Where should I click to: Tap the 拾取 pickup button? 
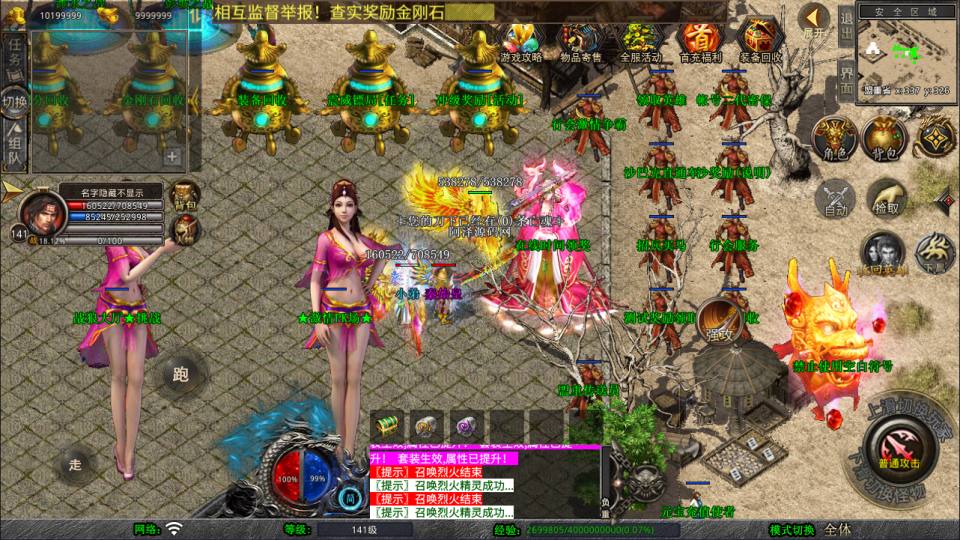(885, 198)
